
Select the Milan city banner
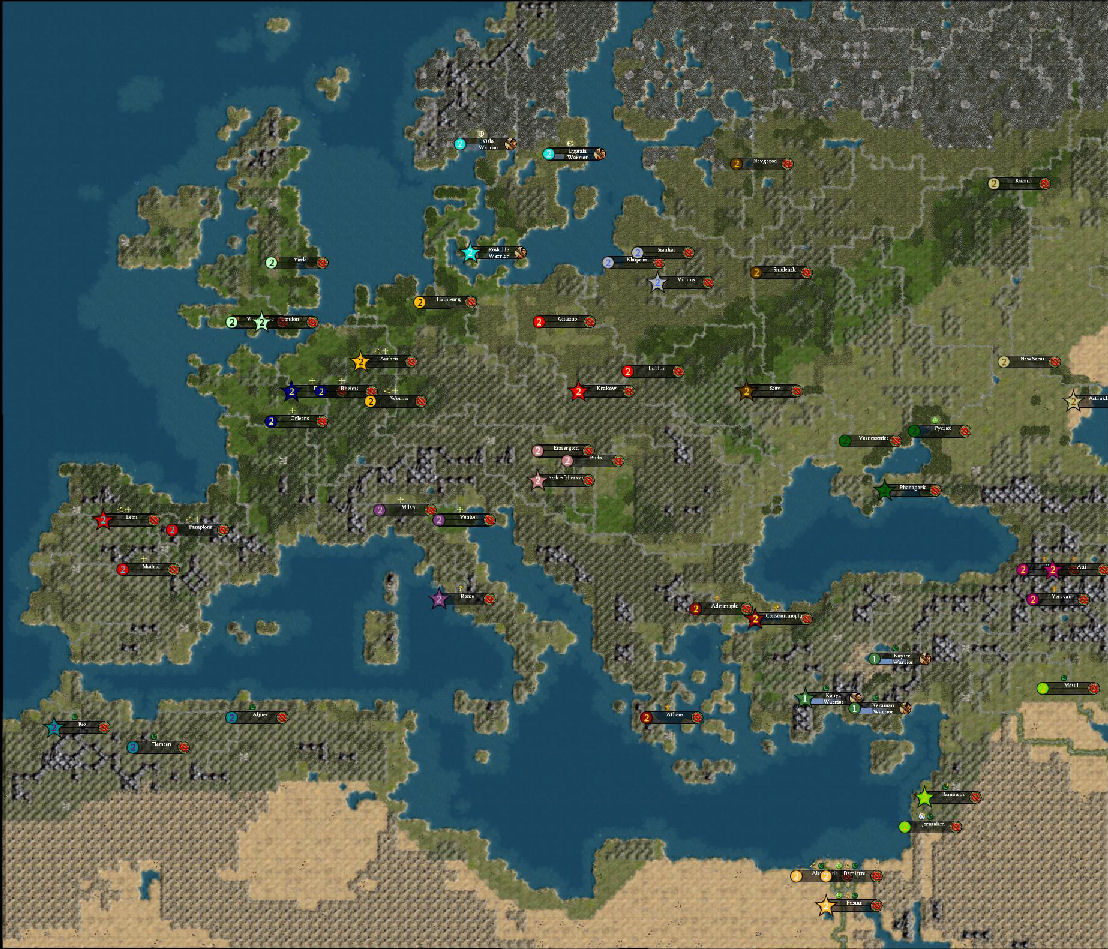coord(407,510)
